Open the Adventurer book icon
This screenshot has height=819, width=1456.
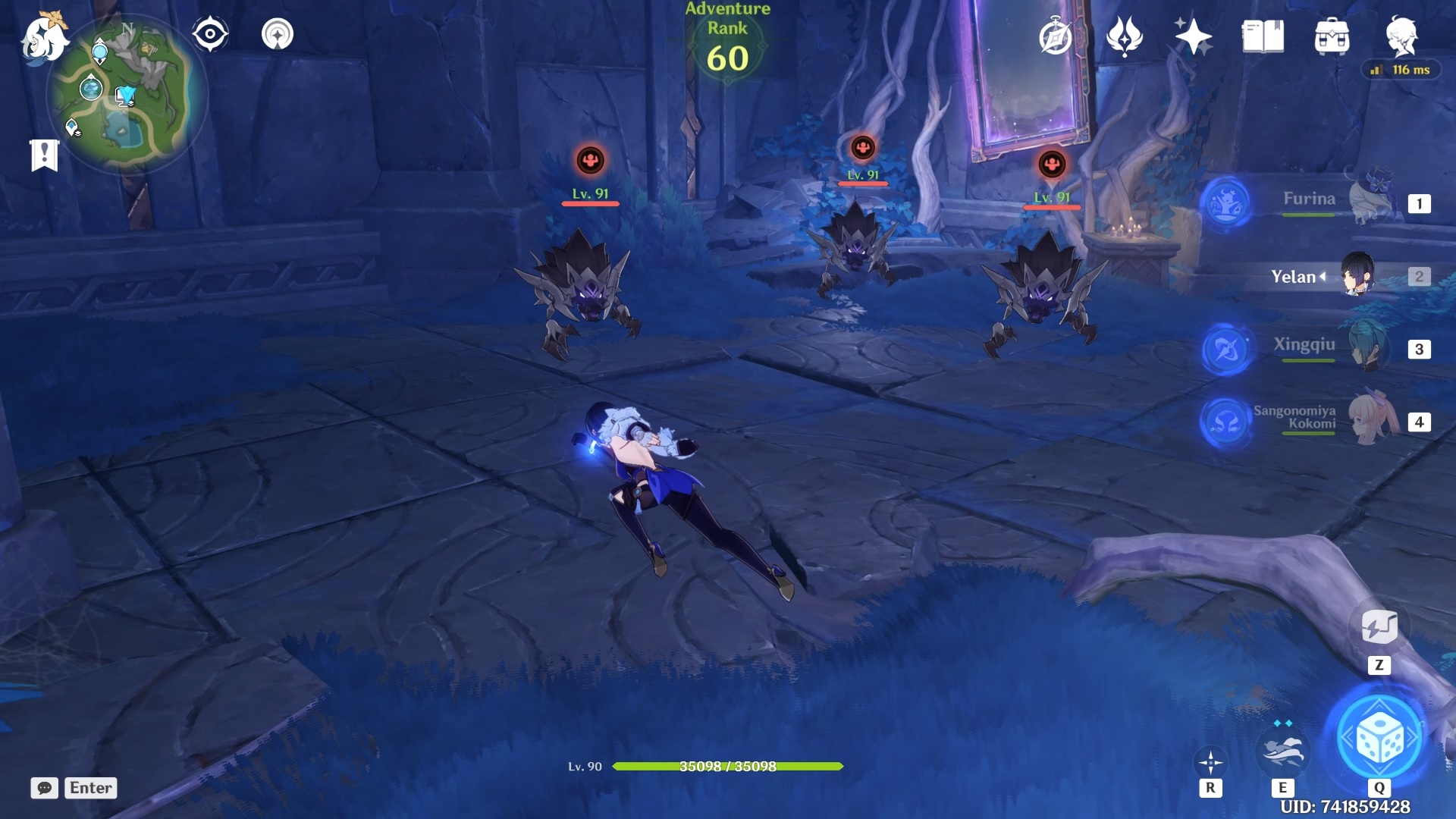1263,36
